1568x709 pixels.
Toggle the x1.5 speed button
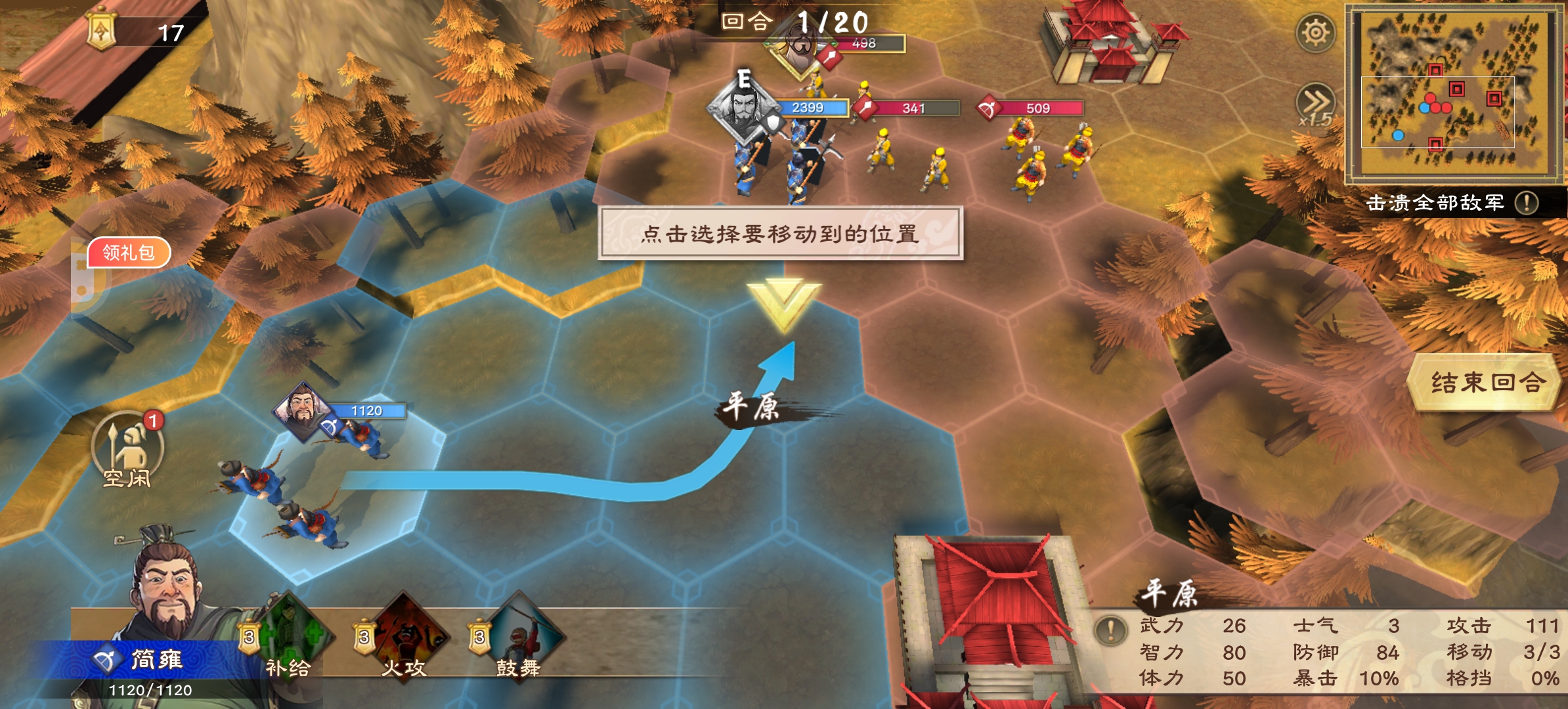point(1315,105)
